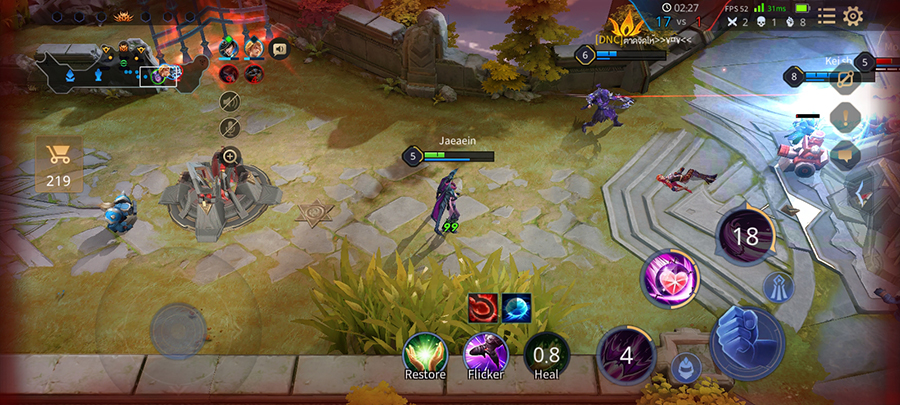
Task: Cast the pink heart skill
Action: coord(669,279)
